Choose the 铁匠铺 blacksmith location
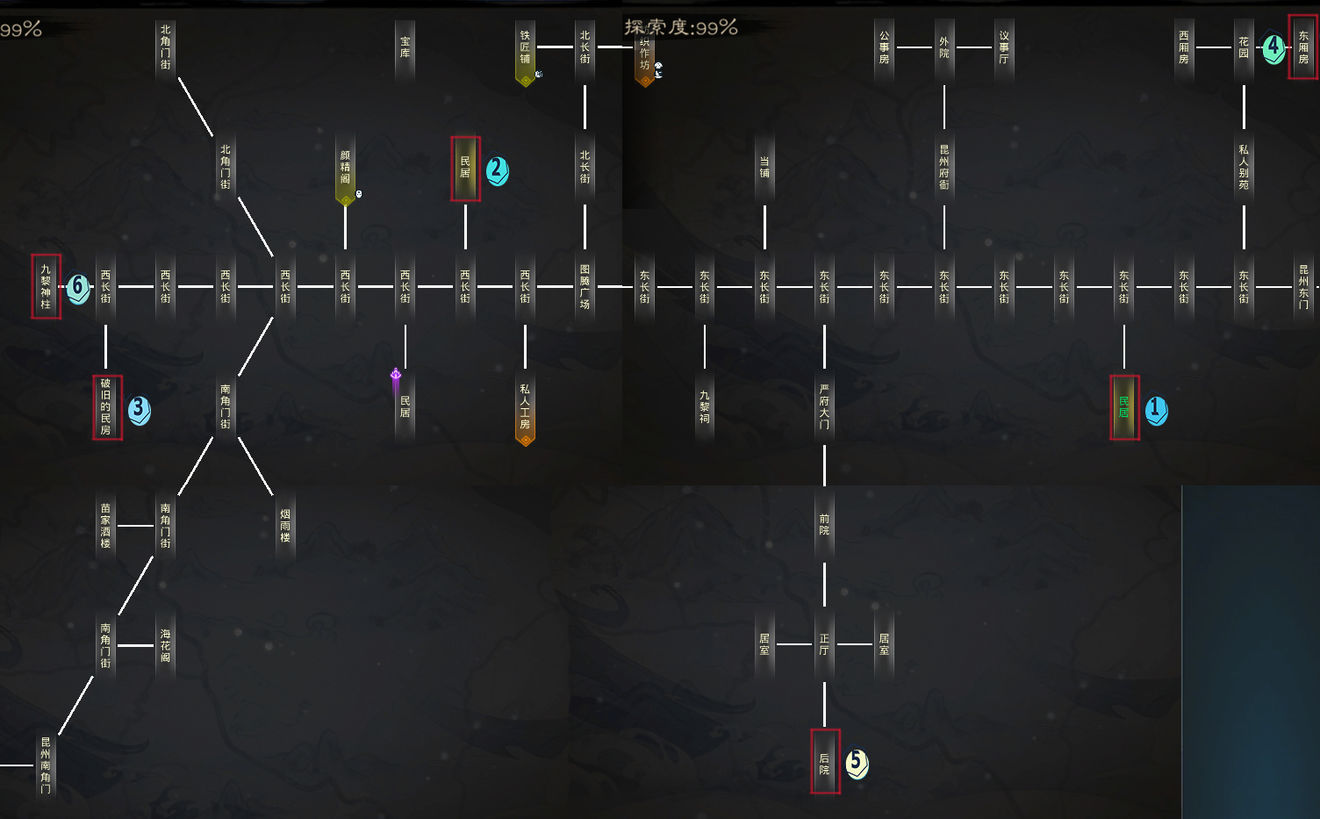 [525, 48]
